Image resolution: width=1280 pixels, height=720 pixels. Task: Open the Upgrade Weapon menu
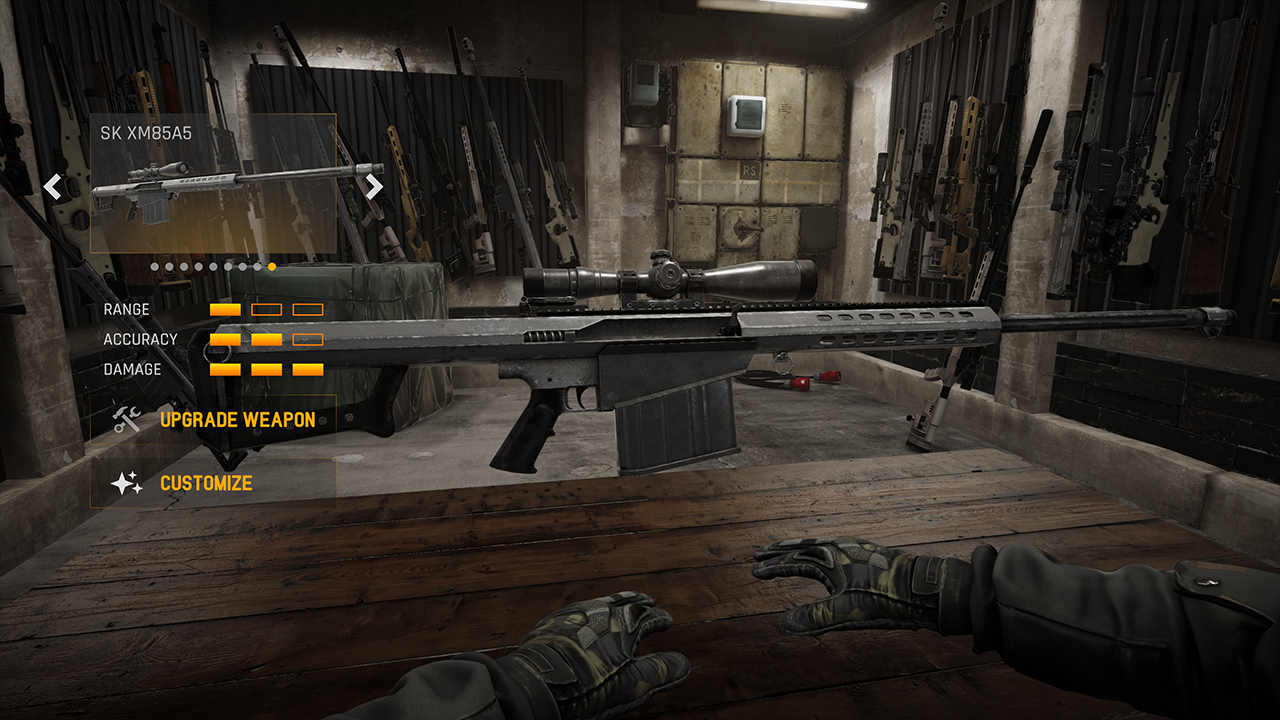(237, 420)
